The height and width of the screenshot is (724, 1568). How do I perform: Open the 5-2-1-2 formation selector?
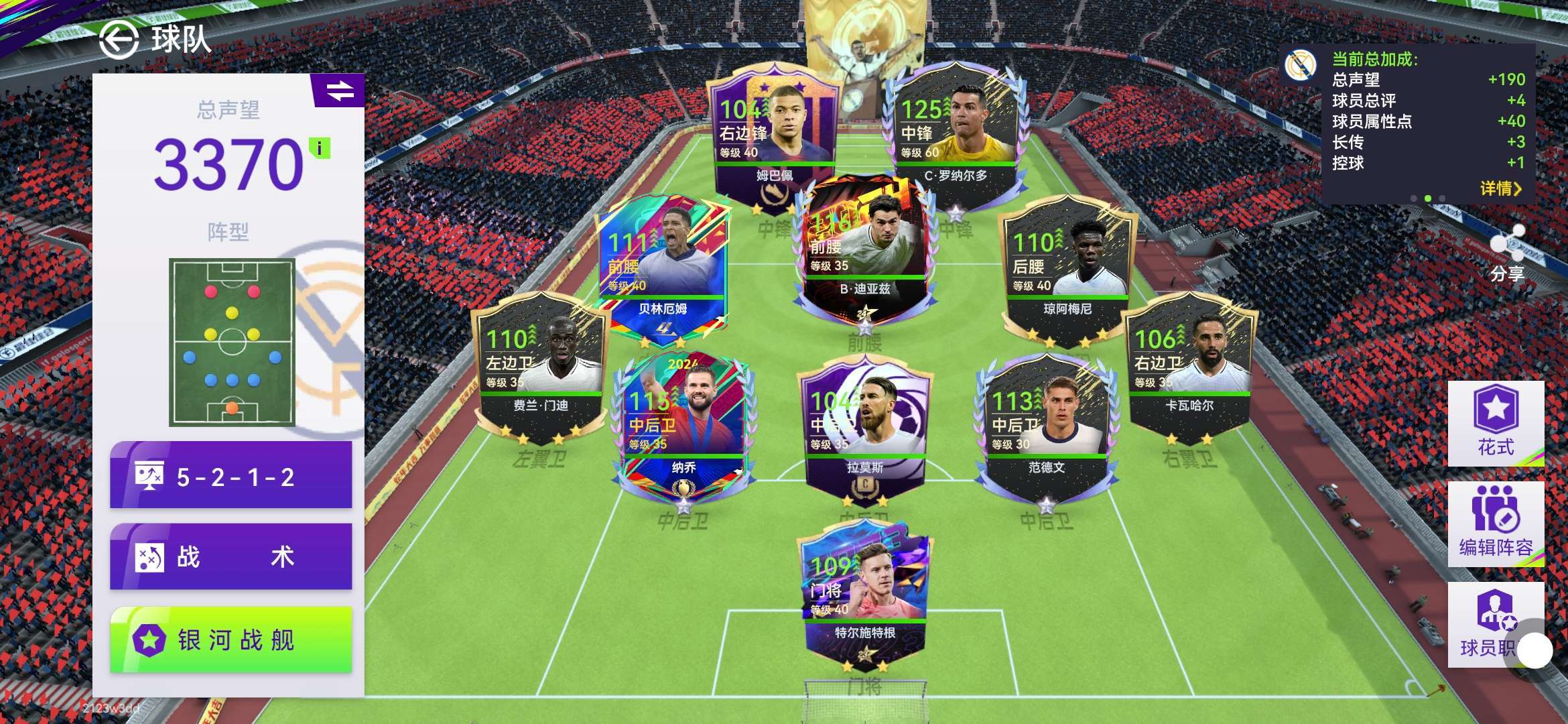coord(231,476)
